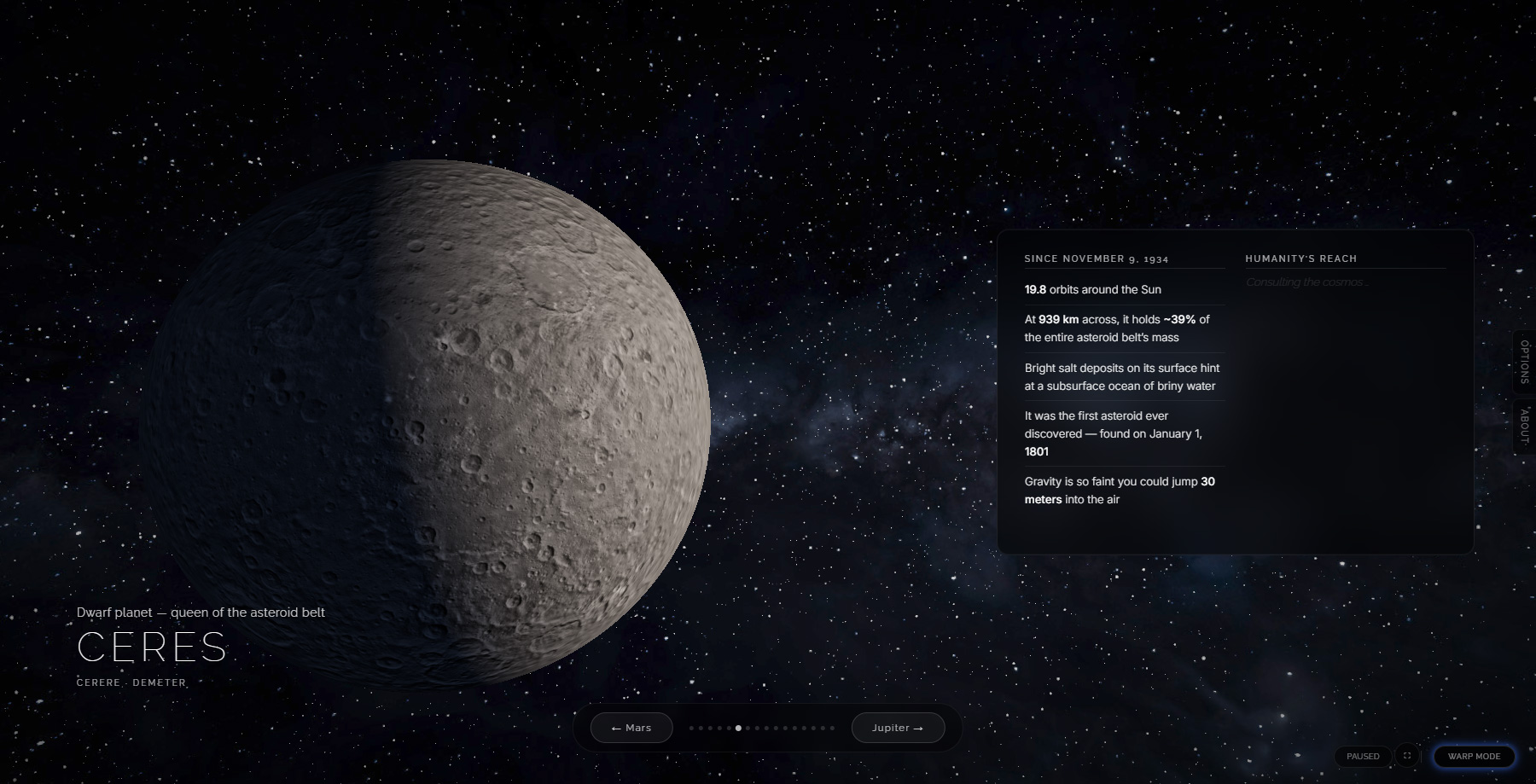This screenshot has width=1536, height=784.
Task: Click PAUSED to resume the simulation
Action: pos(1363,756)
